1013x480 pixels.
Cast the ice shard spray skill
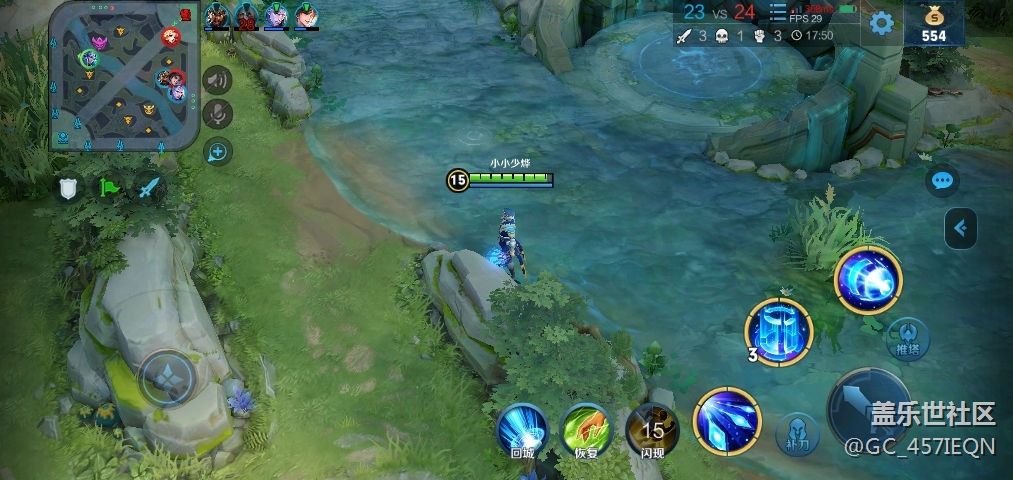pos(727,420)
